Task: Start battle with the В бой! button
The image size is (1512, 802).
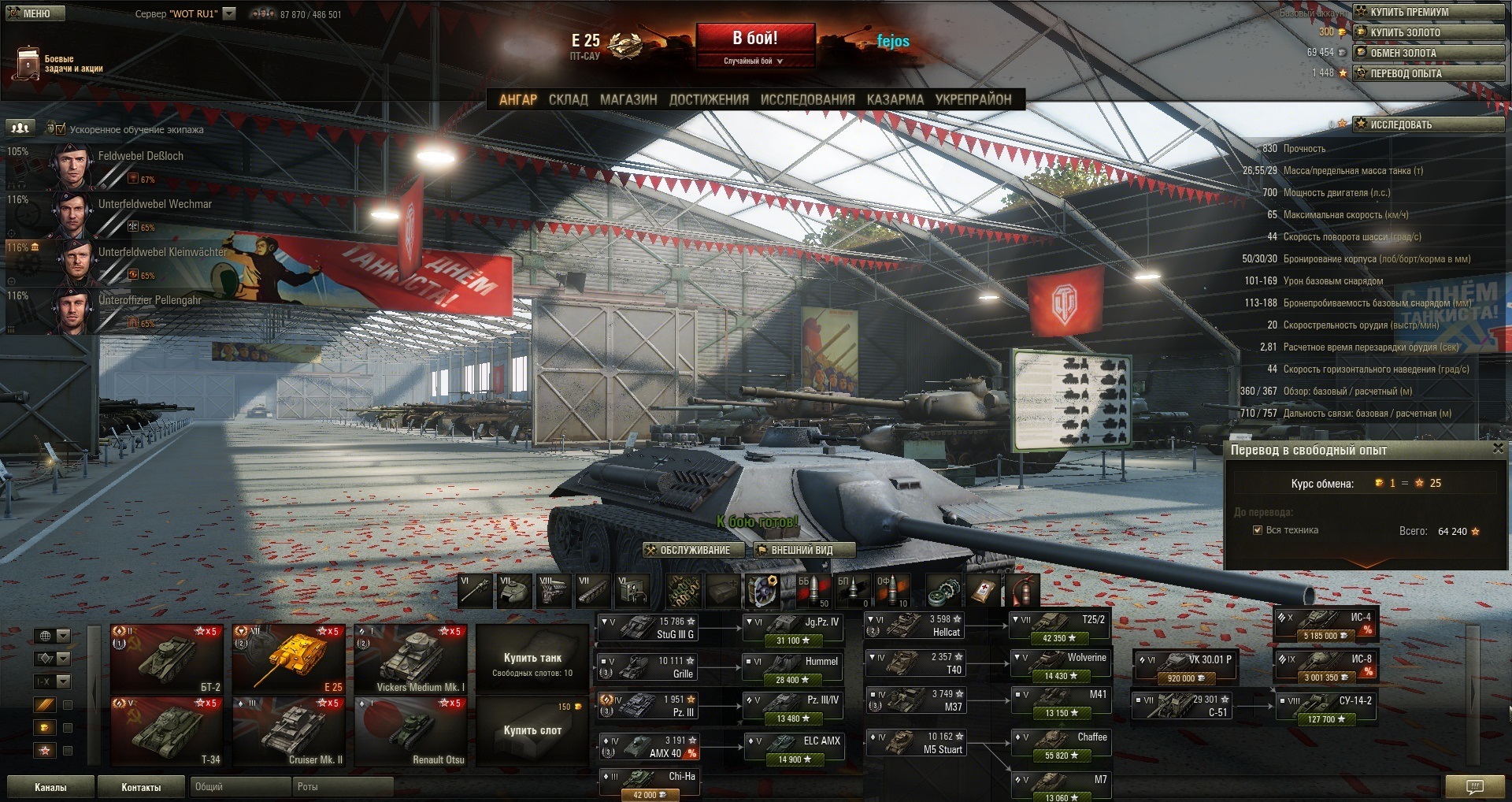Action: pos(754,39)
